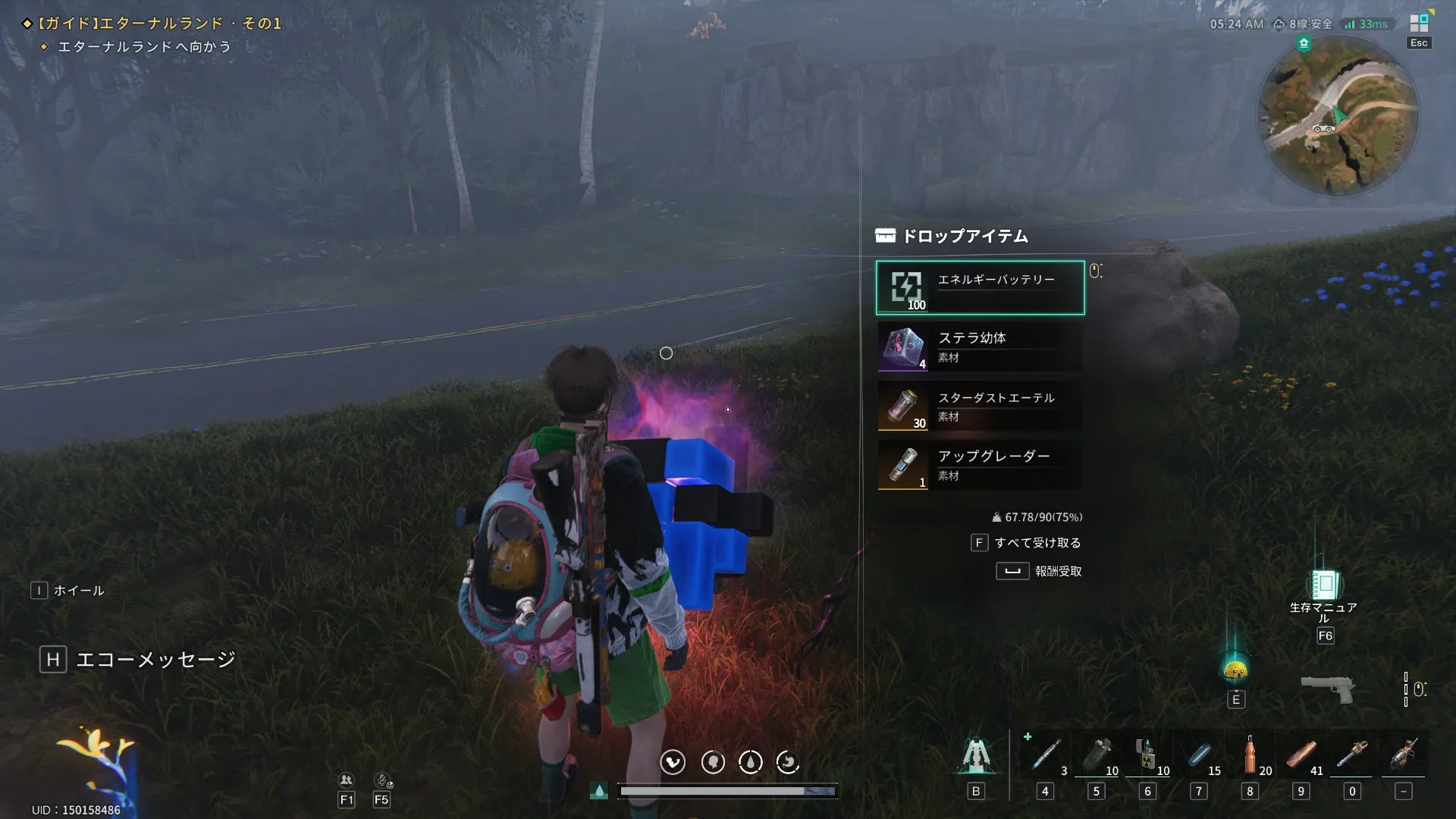Take the アップグレーダー material row
This screenshot has height=819, width=1456.
click(980, 466)
